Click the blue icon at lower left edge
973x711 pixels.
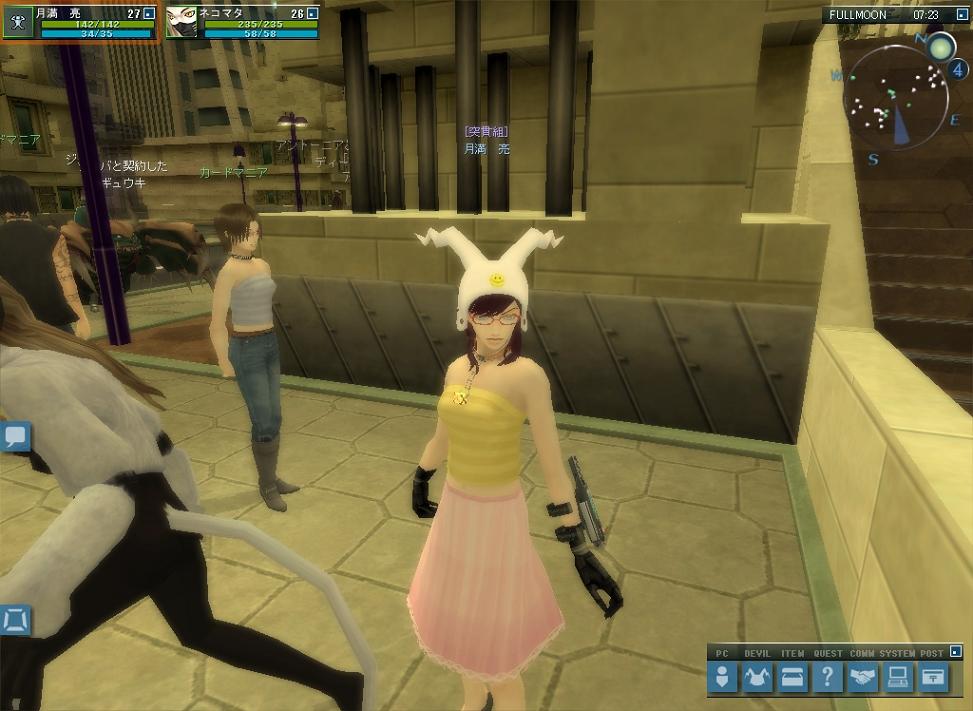(15, 620)
